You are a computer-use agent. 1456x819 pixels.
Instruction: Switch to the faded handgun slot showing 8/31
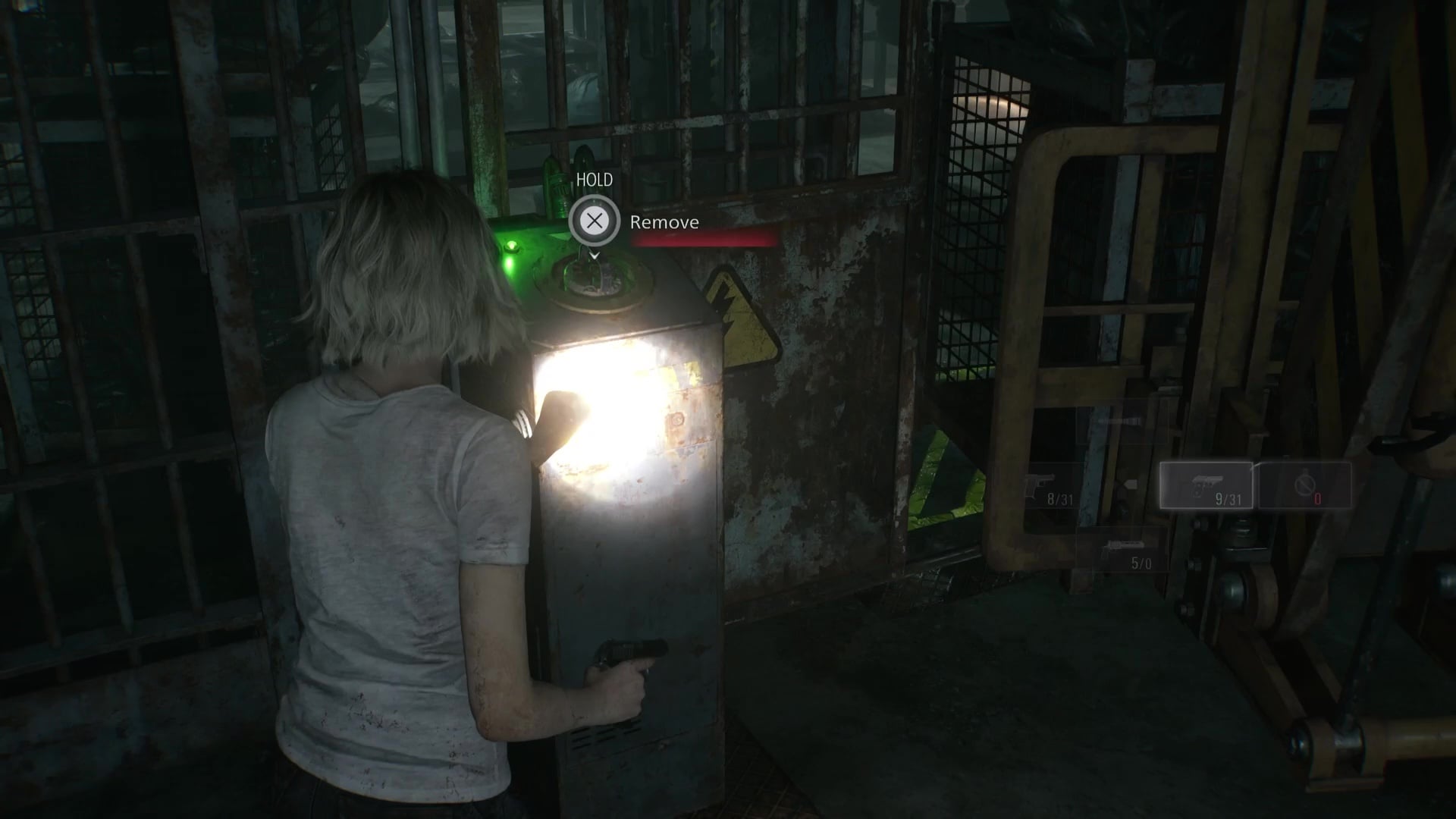tap(1050, 486)
